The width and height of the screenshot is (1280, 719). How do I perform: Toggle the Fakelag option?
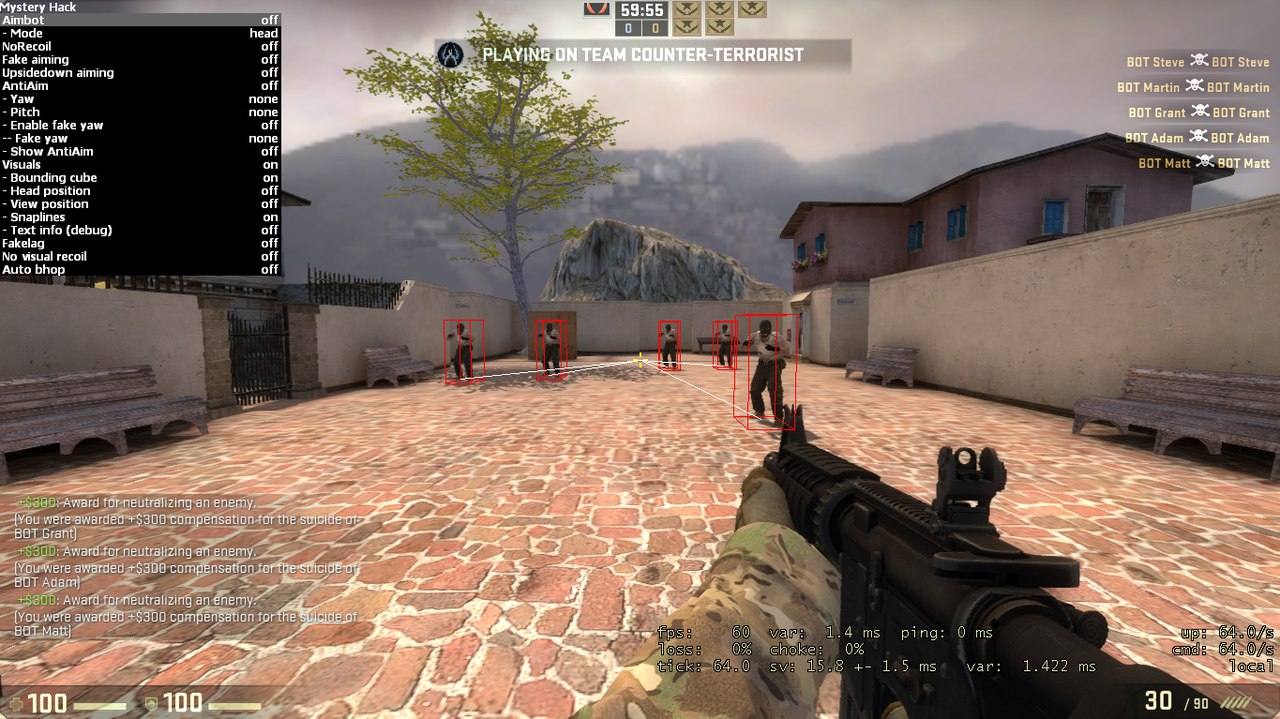coord(140,243)
